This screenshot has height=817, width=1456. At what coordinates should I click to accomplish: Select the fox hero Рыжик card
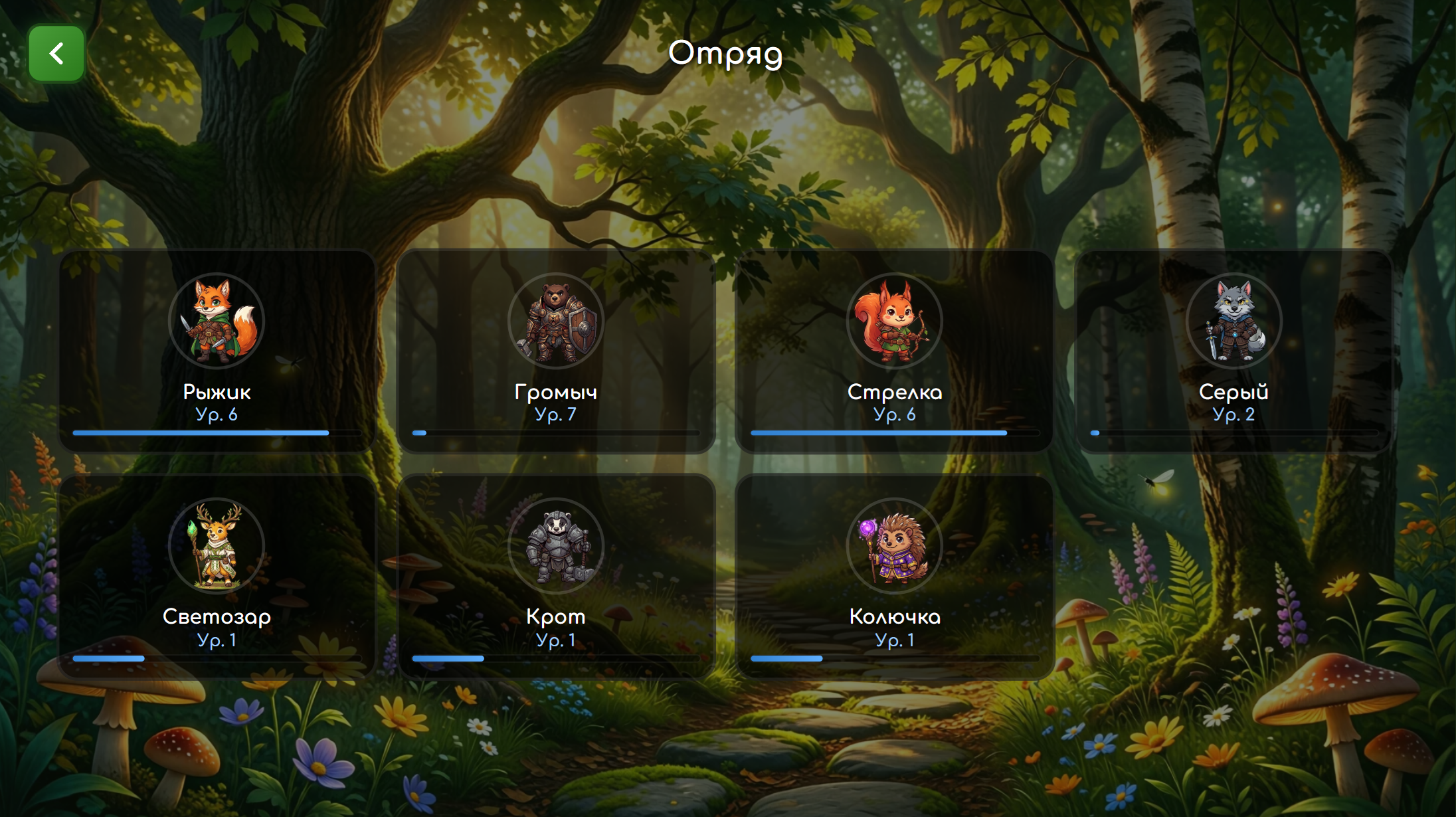217,351
